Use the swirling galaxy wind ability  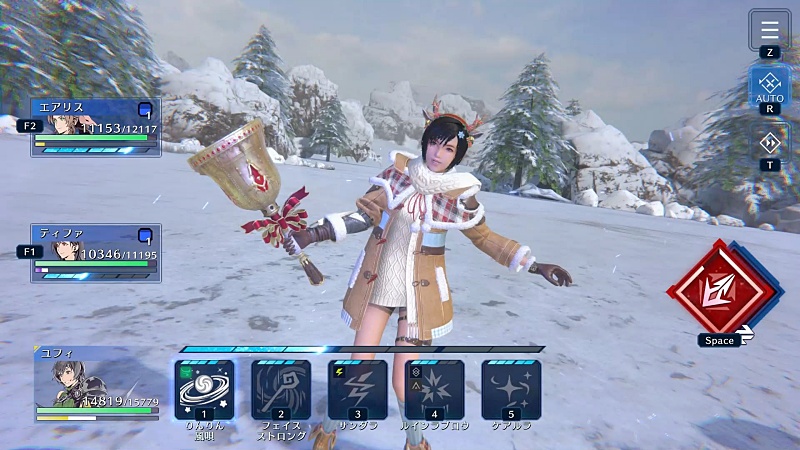point(204,388)
